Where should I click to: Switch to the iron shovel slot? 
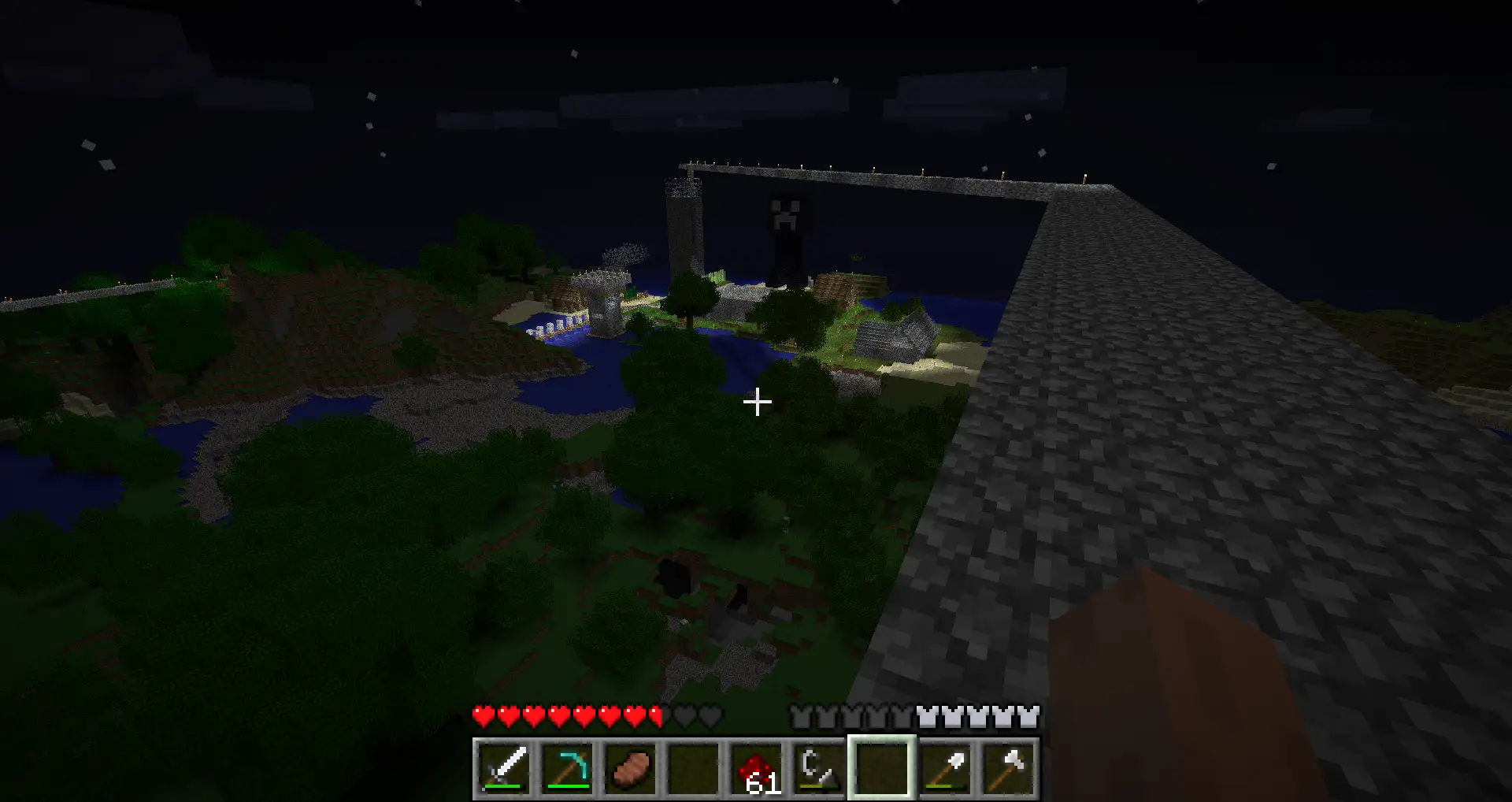944,768
